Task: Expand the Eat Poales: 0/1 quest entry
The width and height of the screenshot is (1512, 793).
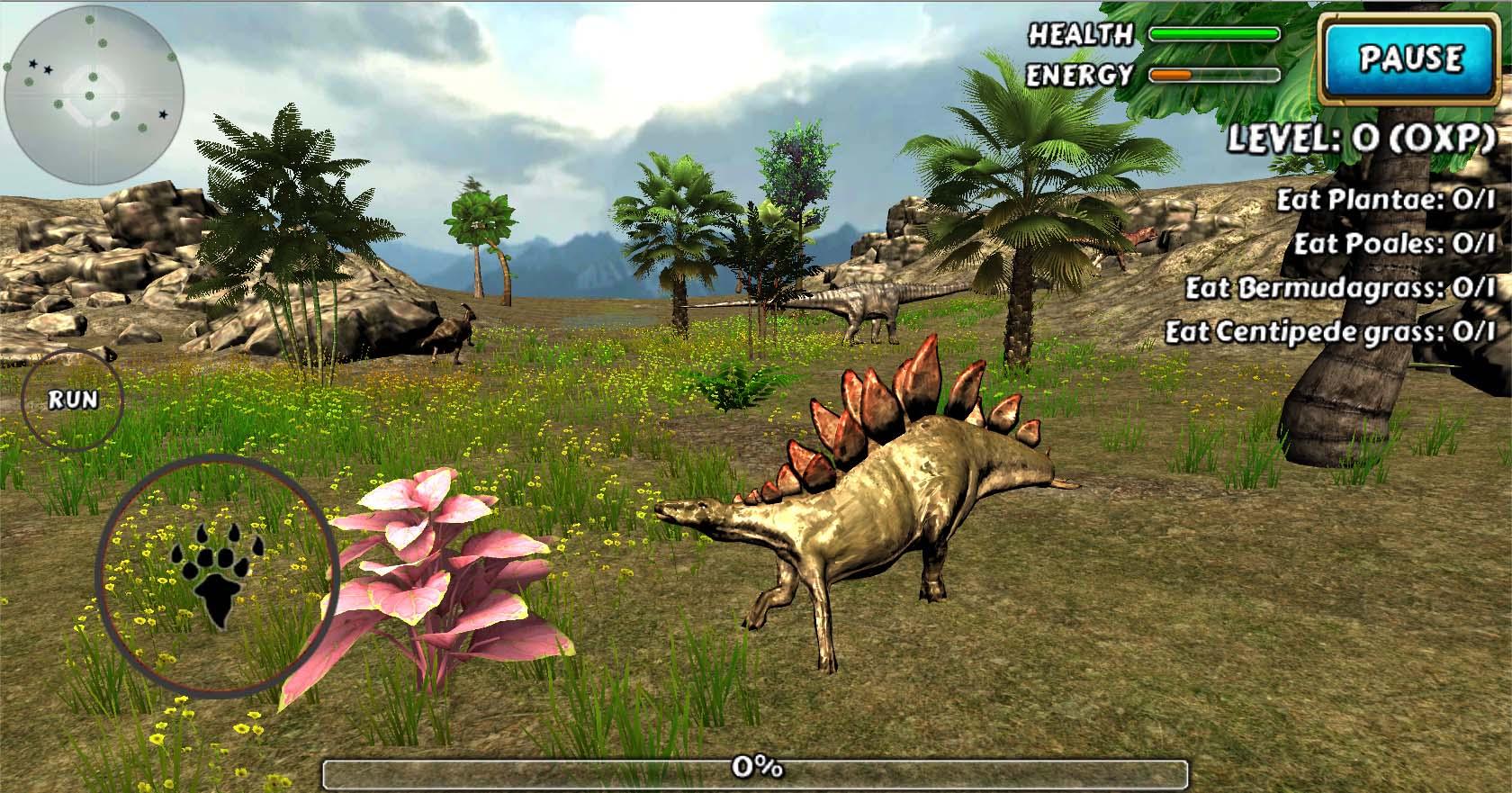Action: pyautogui.click(x=1395, y=244)
